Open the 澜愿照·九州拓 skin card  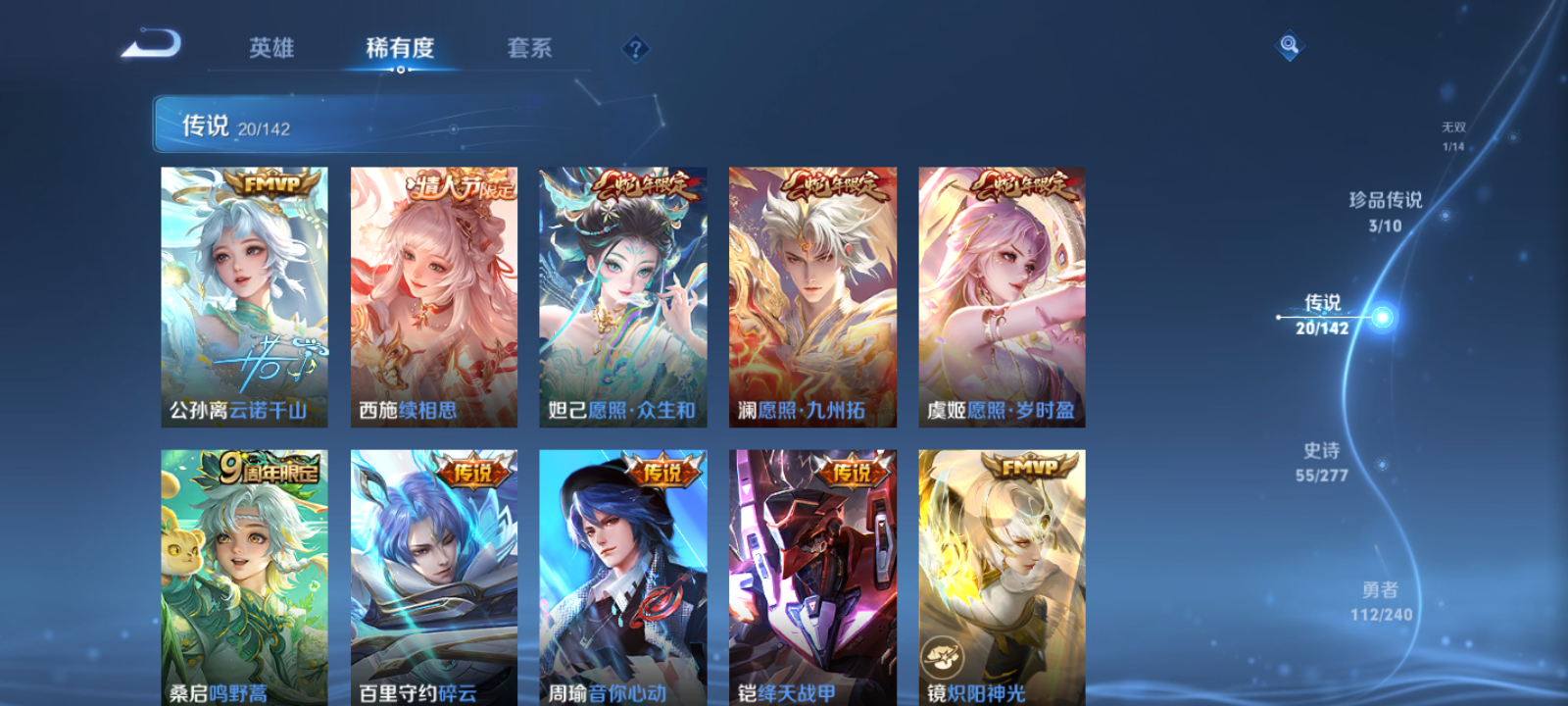(x=813, y=294)
